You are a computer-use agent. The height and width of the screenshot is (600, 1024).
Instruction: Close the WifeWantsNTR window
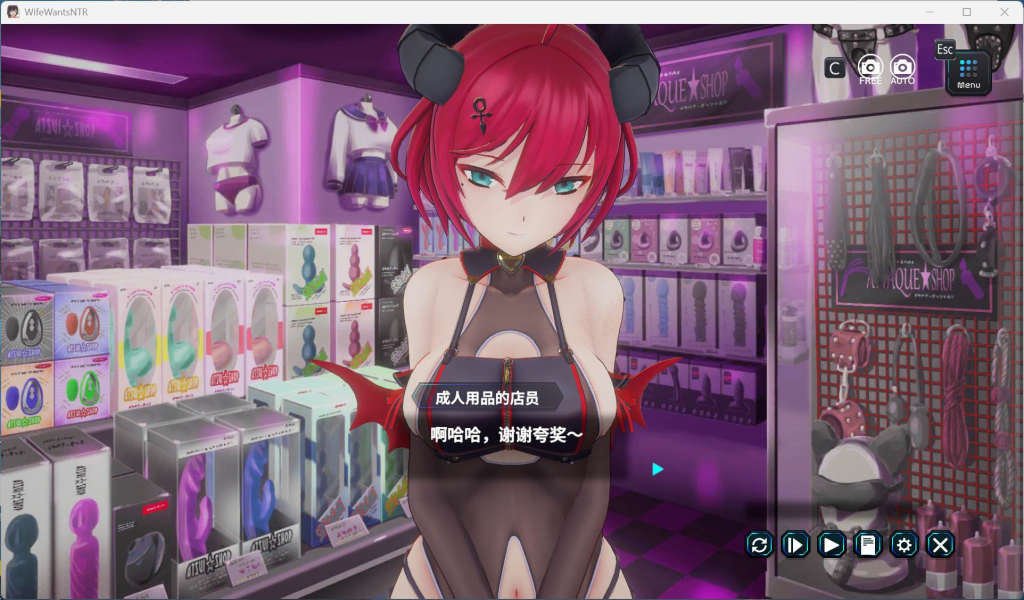1002,12
